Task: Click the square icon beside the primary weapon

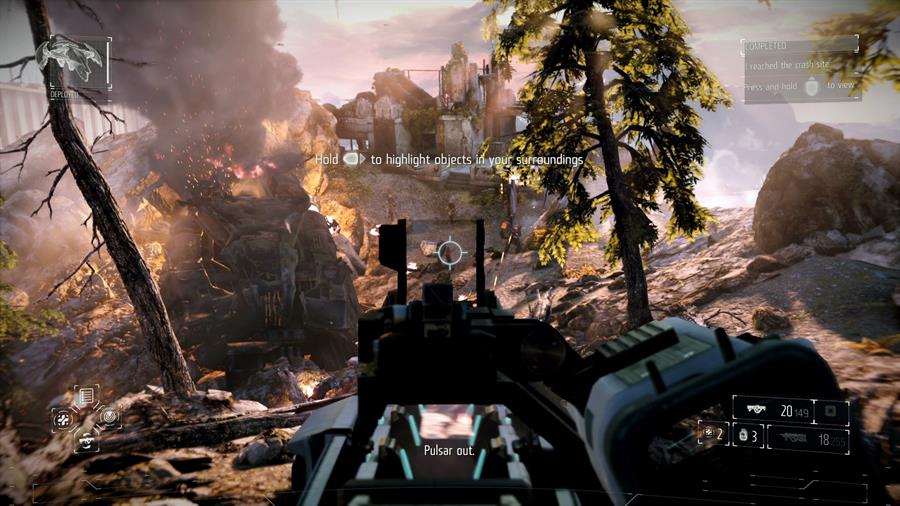Action: (x=831, y=410)
